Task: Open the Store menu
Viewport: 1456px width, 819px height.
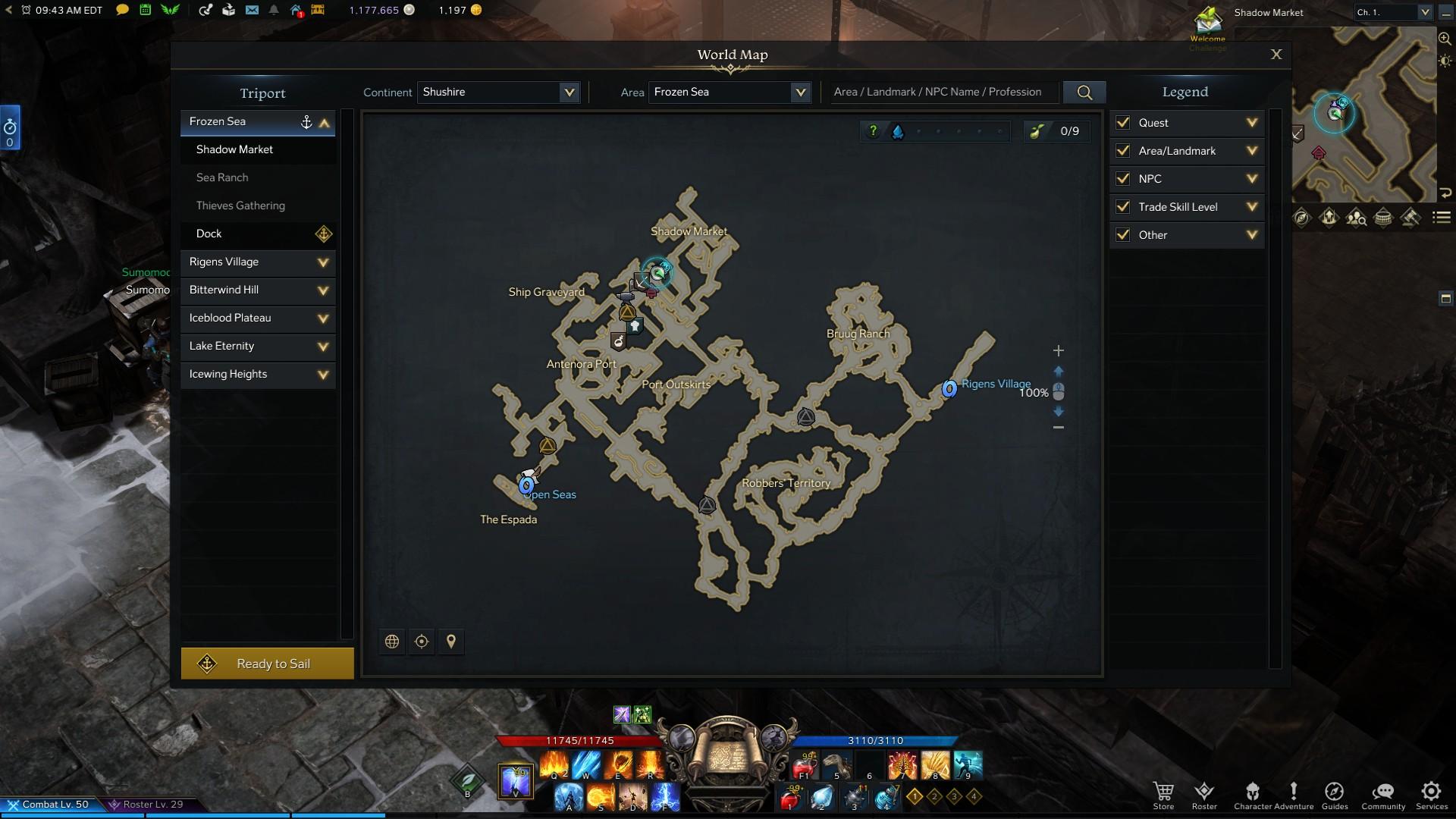Action: click(1163, 794)
